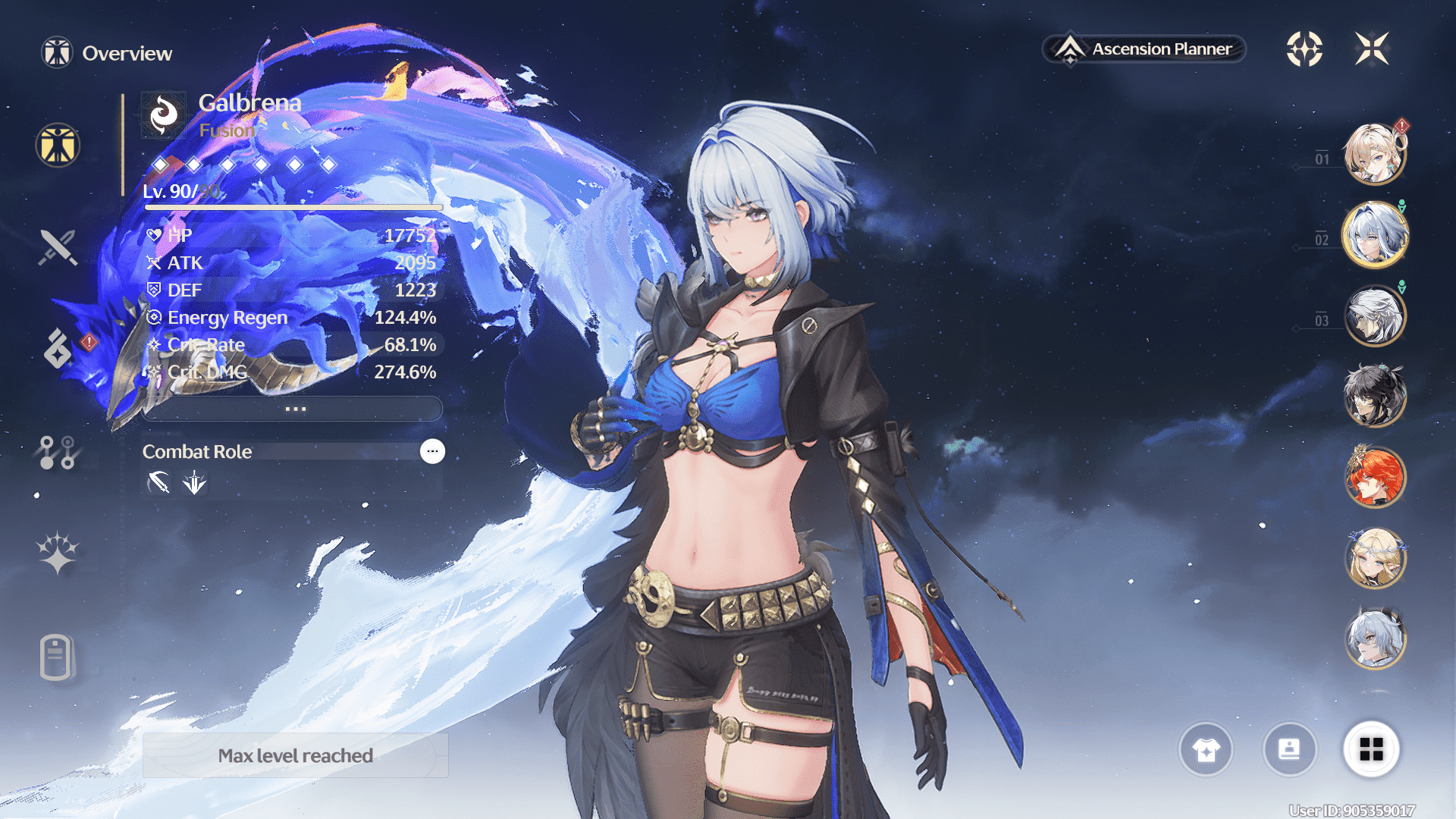Open the character card button
This screenshot has height=819, width=1456.
click(1289, 750)
